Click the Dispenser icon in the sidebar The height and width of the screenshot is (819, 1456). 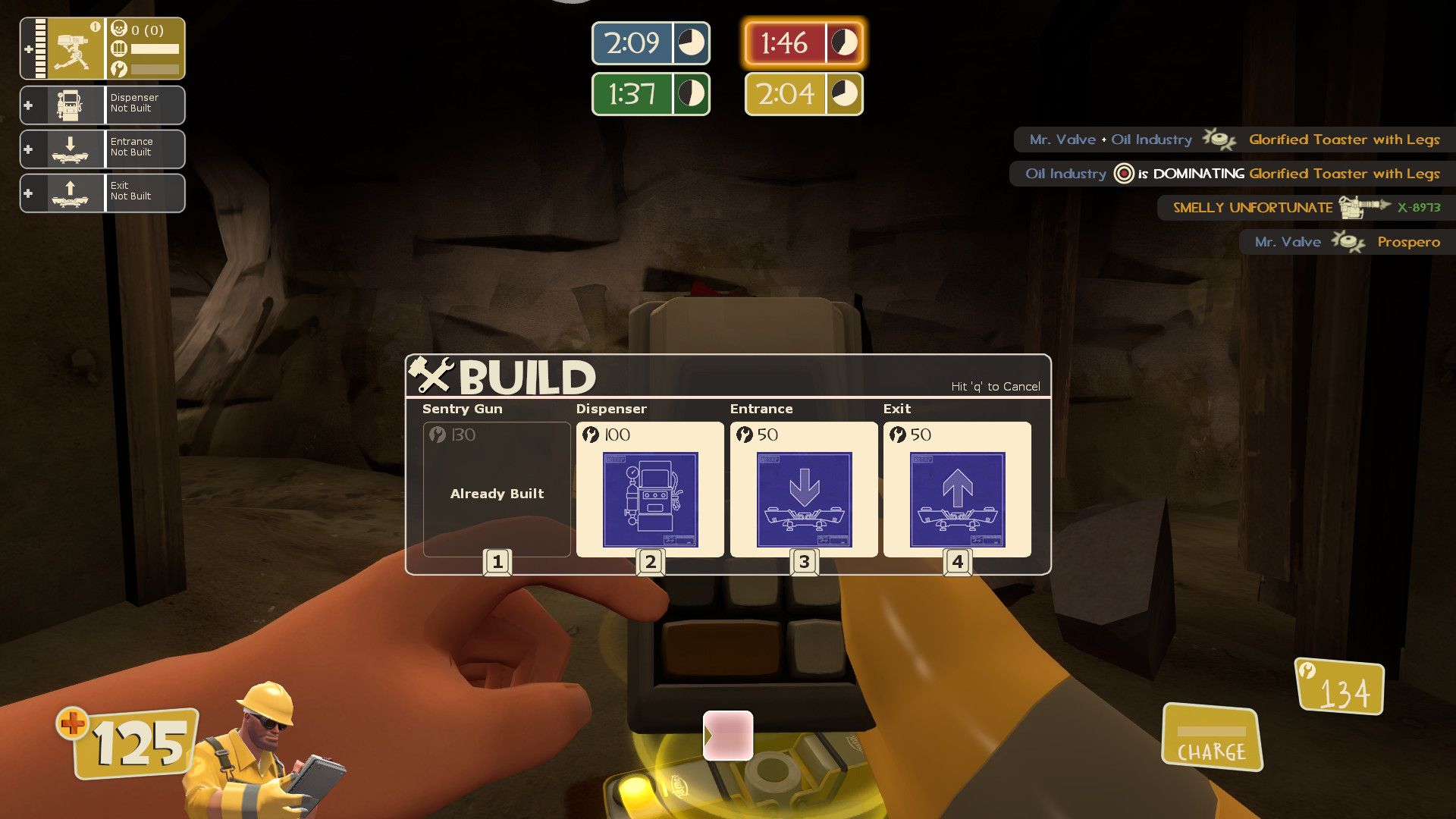(71, 105)
